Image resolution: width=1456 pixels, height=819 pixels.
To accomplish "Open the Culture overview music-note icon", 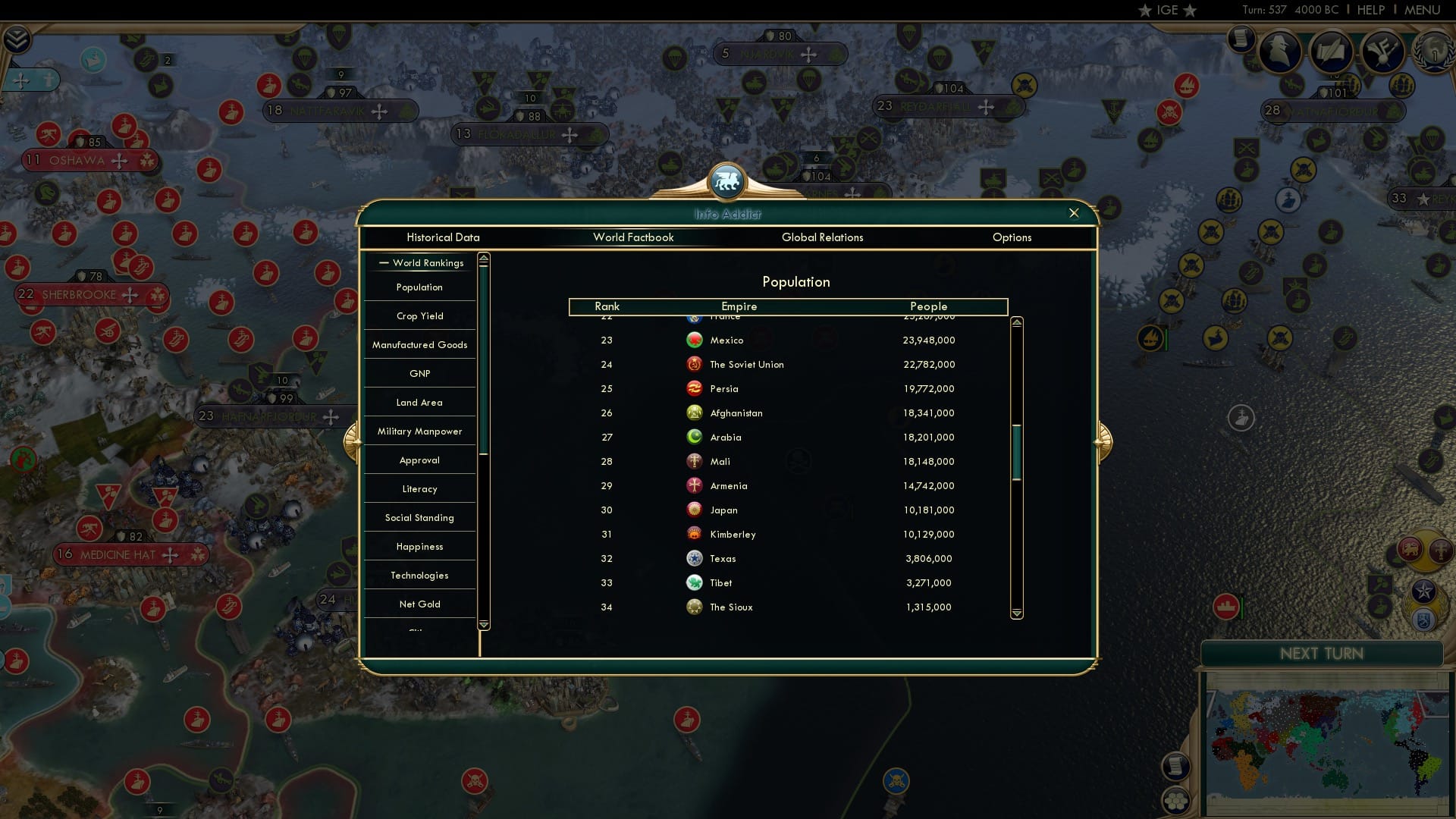I will (x=1382, y=52).
